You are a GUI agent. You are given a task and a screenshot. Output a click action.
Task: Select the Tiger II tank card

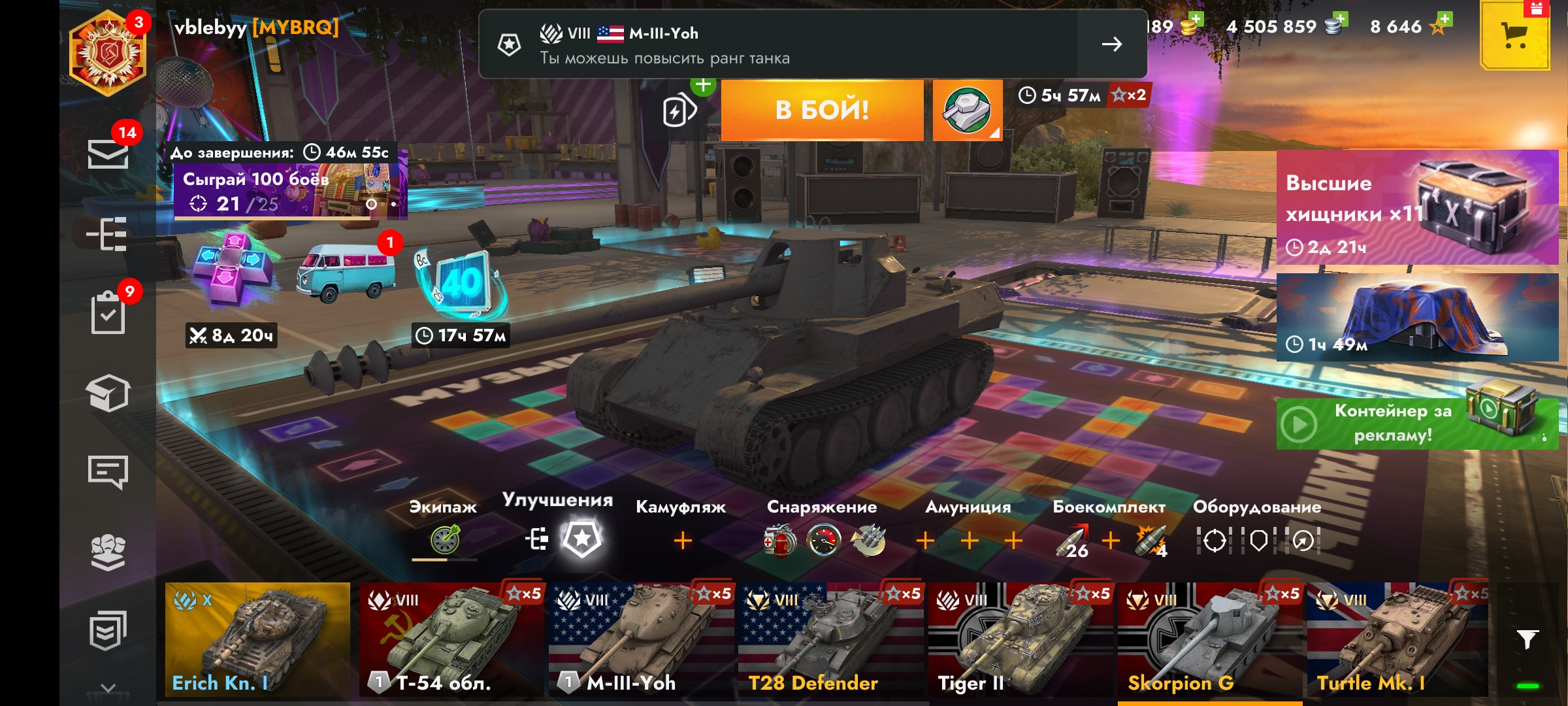coord(1021,639)
